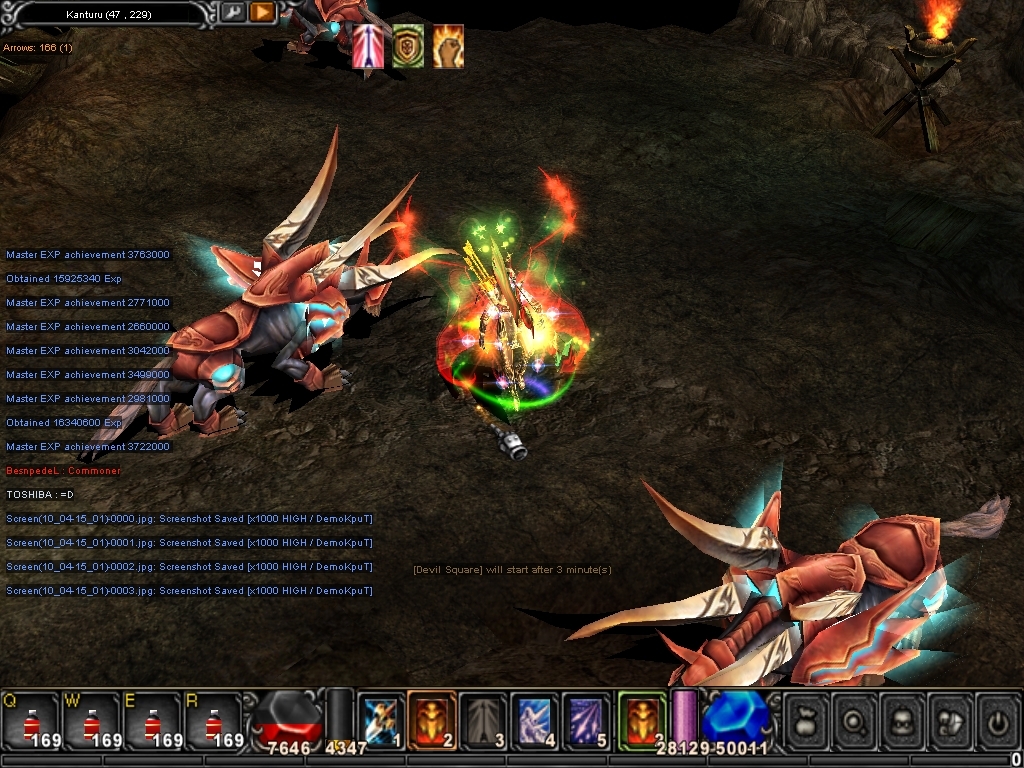Open the wrench settings button

pyautogui.click(x=233, y=13)
